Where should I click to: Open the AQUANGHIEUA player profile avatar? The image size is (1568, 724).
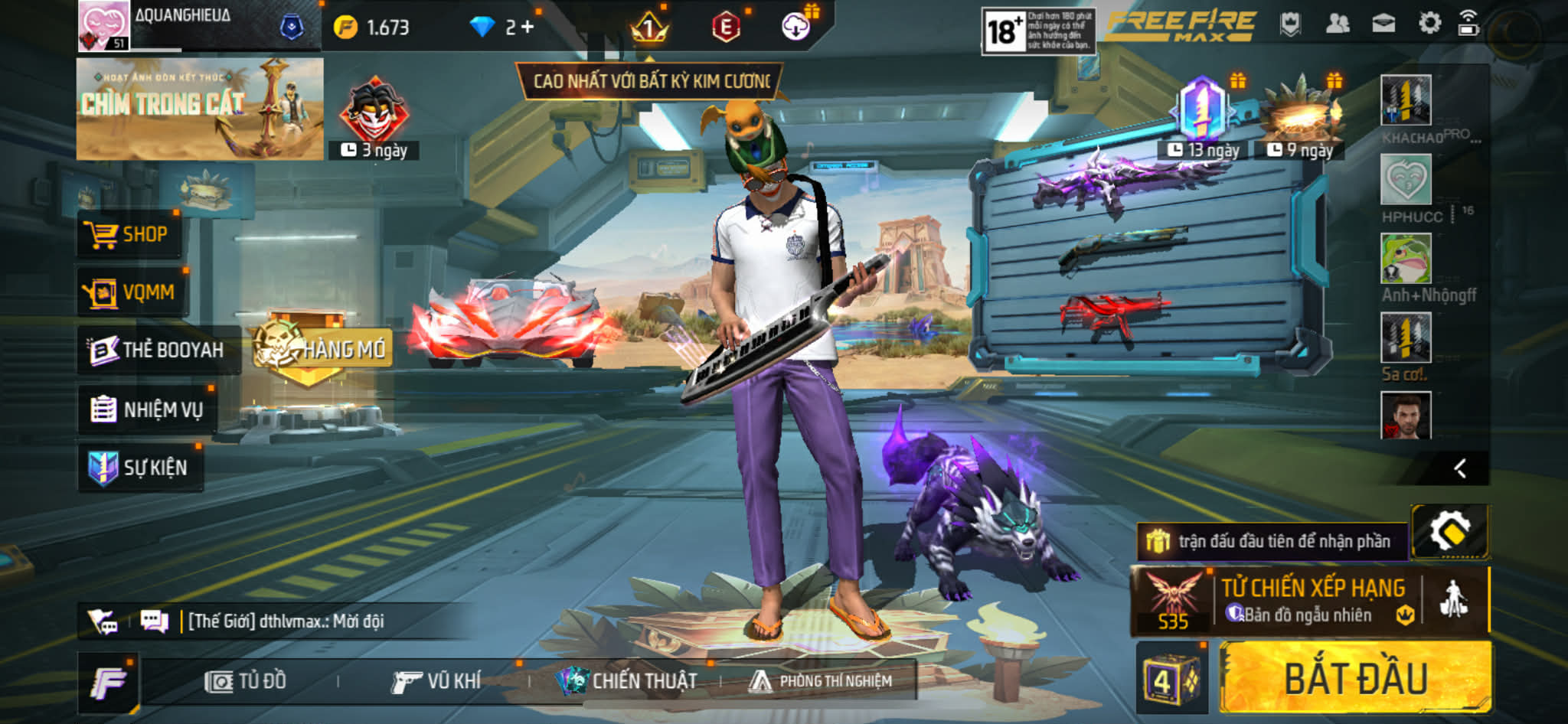(103, 26)
